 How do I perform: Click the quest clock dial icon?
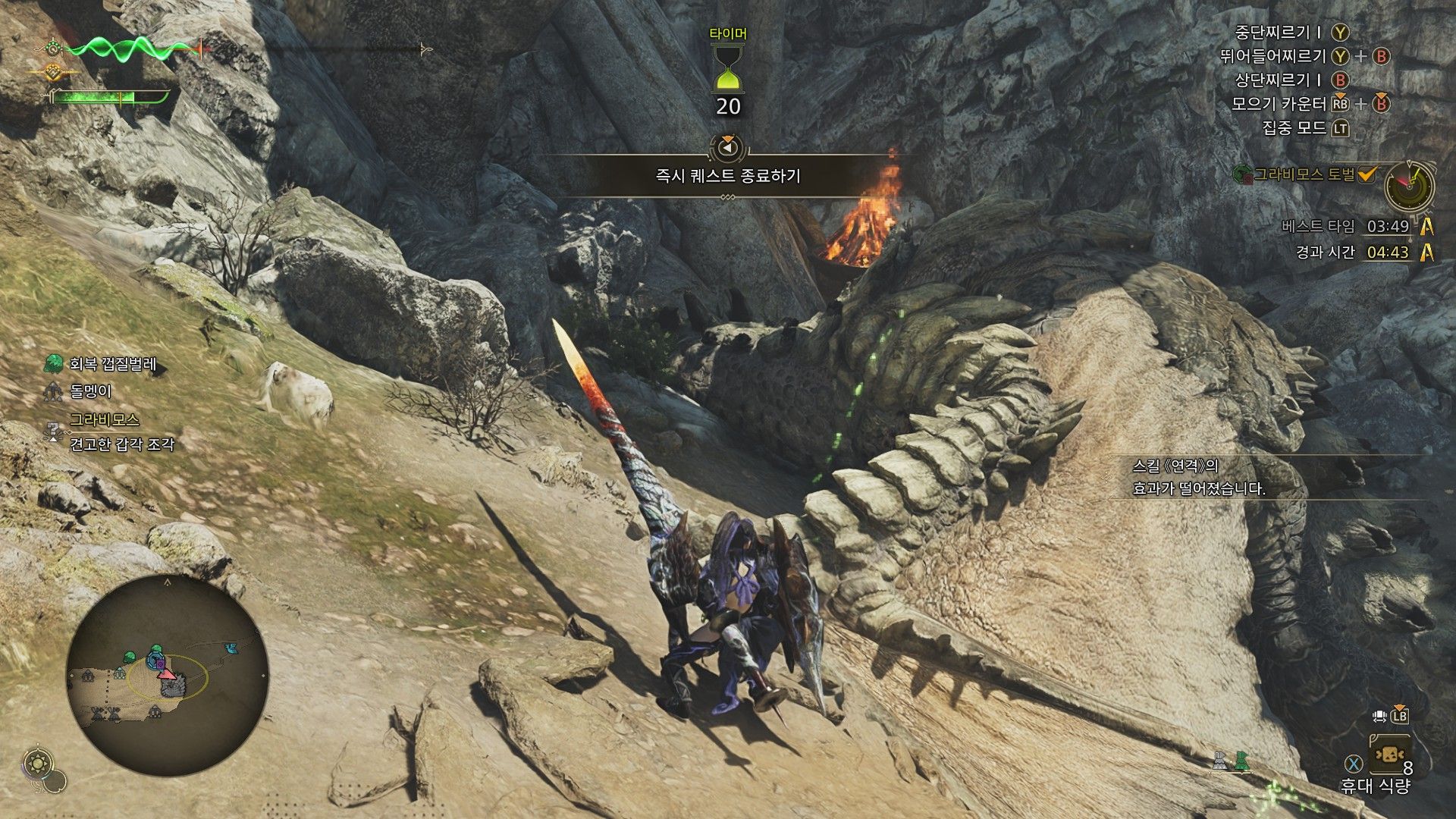pyautogui.click(x=1409, y=185)
